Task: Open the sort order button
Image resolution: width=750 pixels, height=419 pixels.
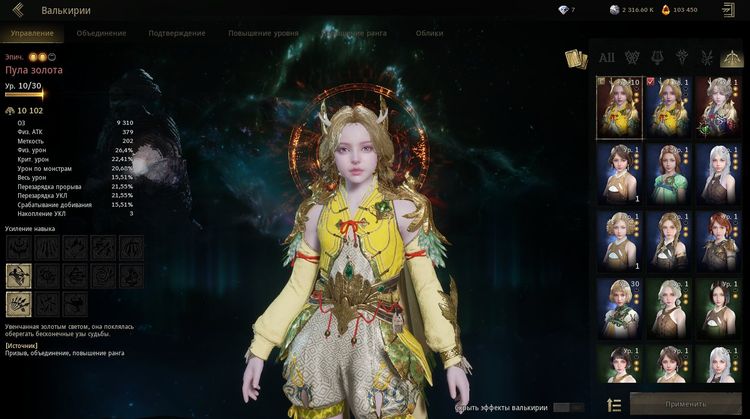Action: 614,404
